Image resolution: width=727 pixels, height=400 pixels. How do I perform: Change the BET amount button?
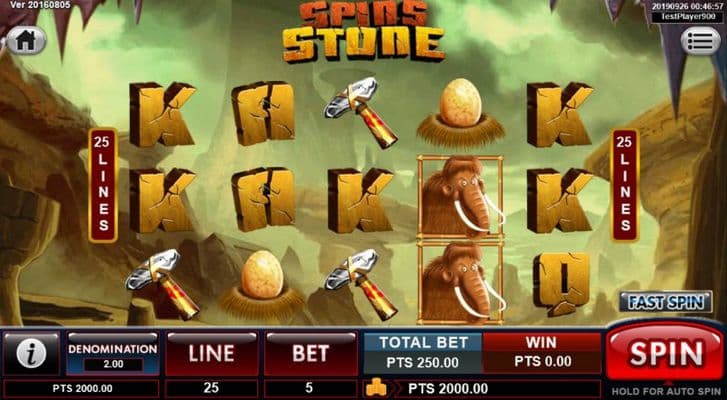310,353
